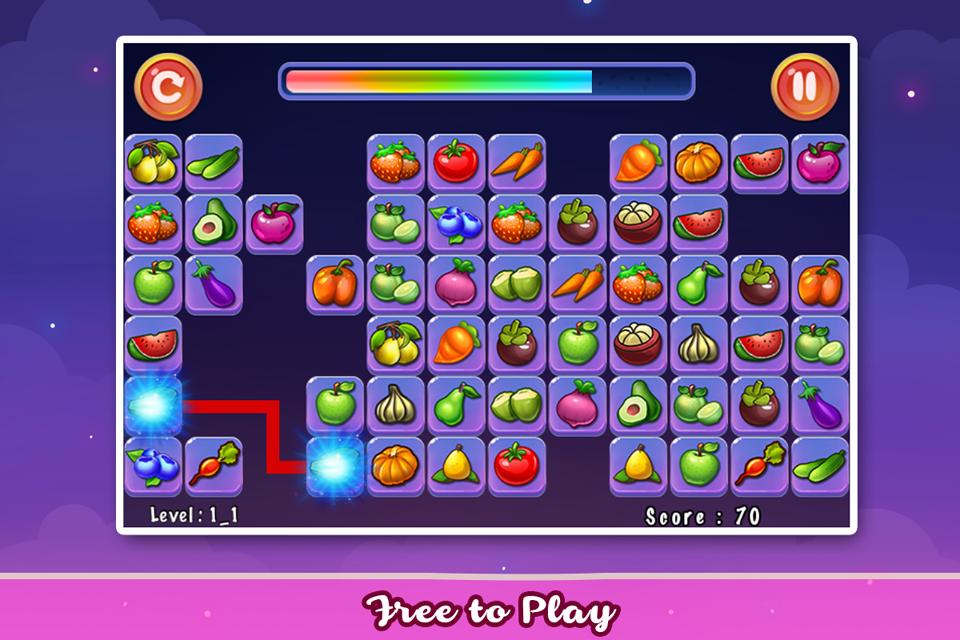This screenshot has width=960, height=640.
Task: Select the blueberries tile beside the red radish
Action: point(153,465)
